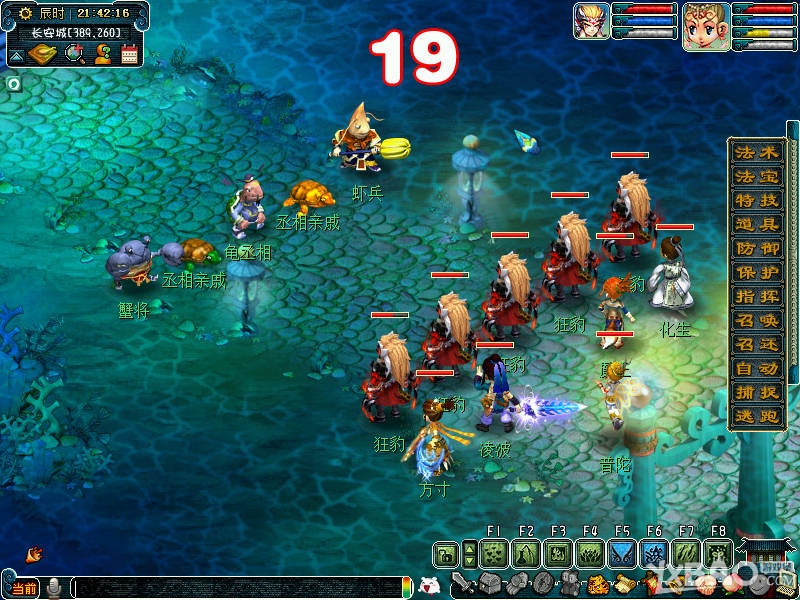Choose the 逃跑 (Flee) command
Screen dimensions: 800x600
click(x=755, y=416)
